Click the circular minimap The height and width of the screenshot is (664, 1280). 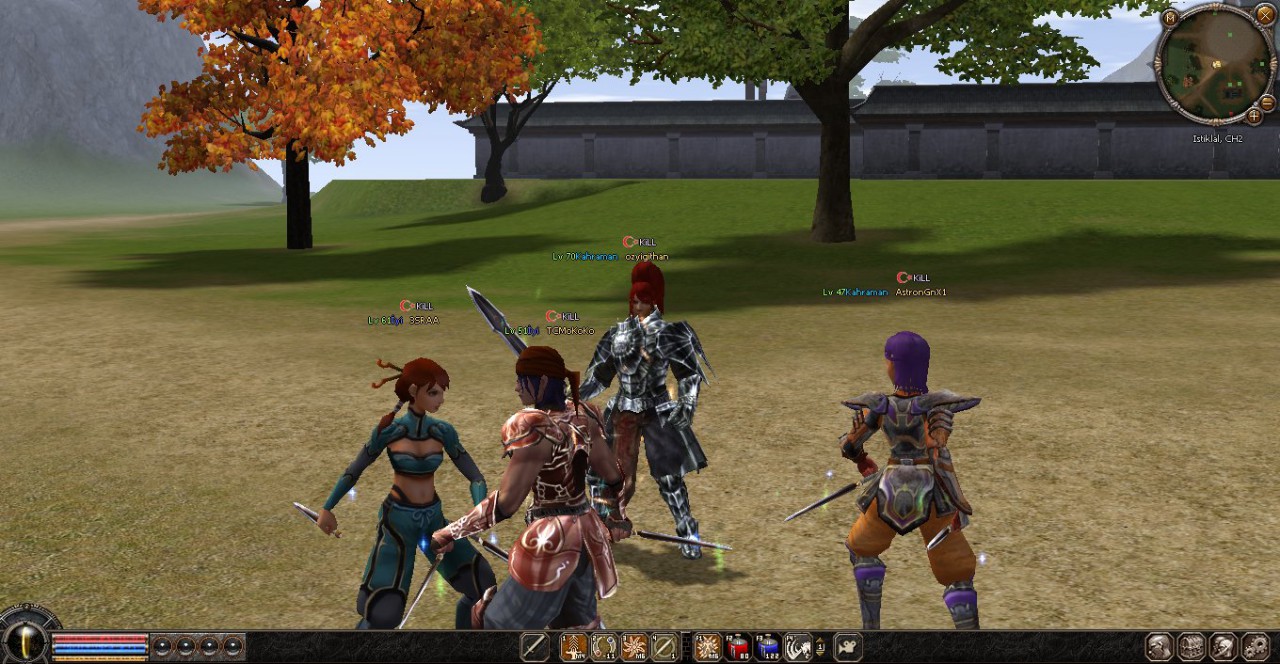click(1215, 65)
